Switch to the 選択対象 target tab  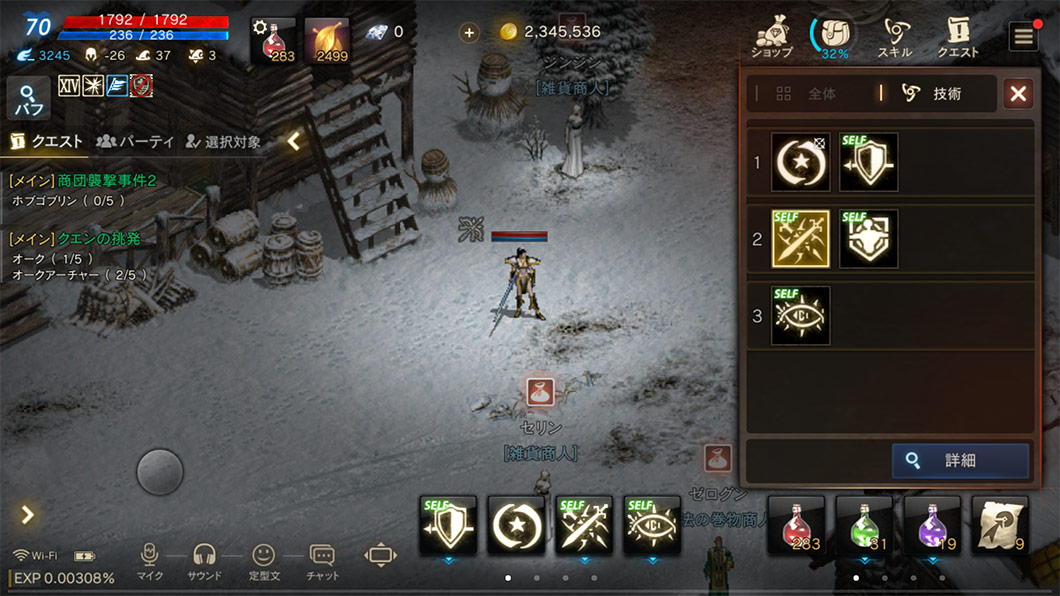tap(223, 142)
